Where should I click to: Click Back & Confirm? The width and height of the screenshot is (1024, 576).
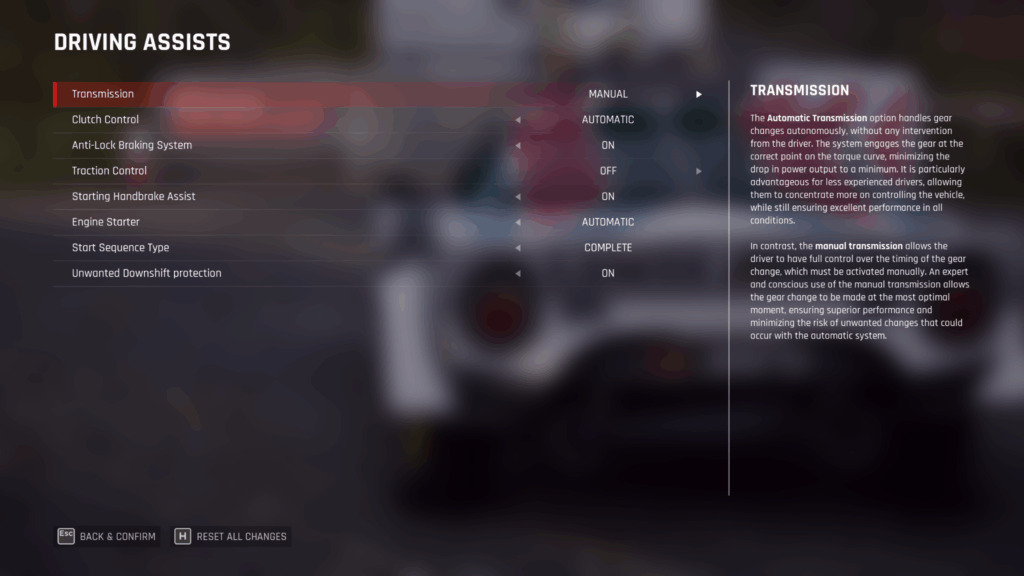107,537
